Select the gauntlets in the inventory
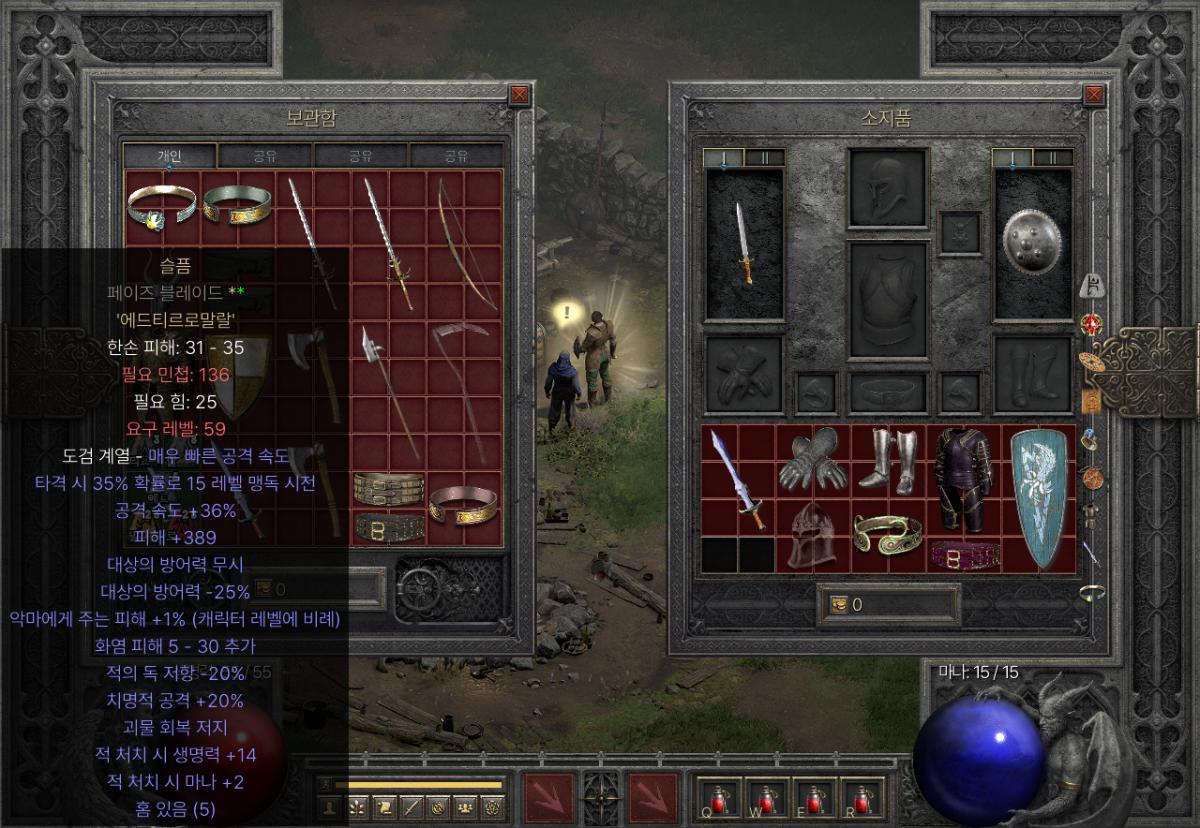Image resolution: width=1200 pixels, height=828 pixels. 813,459
